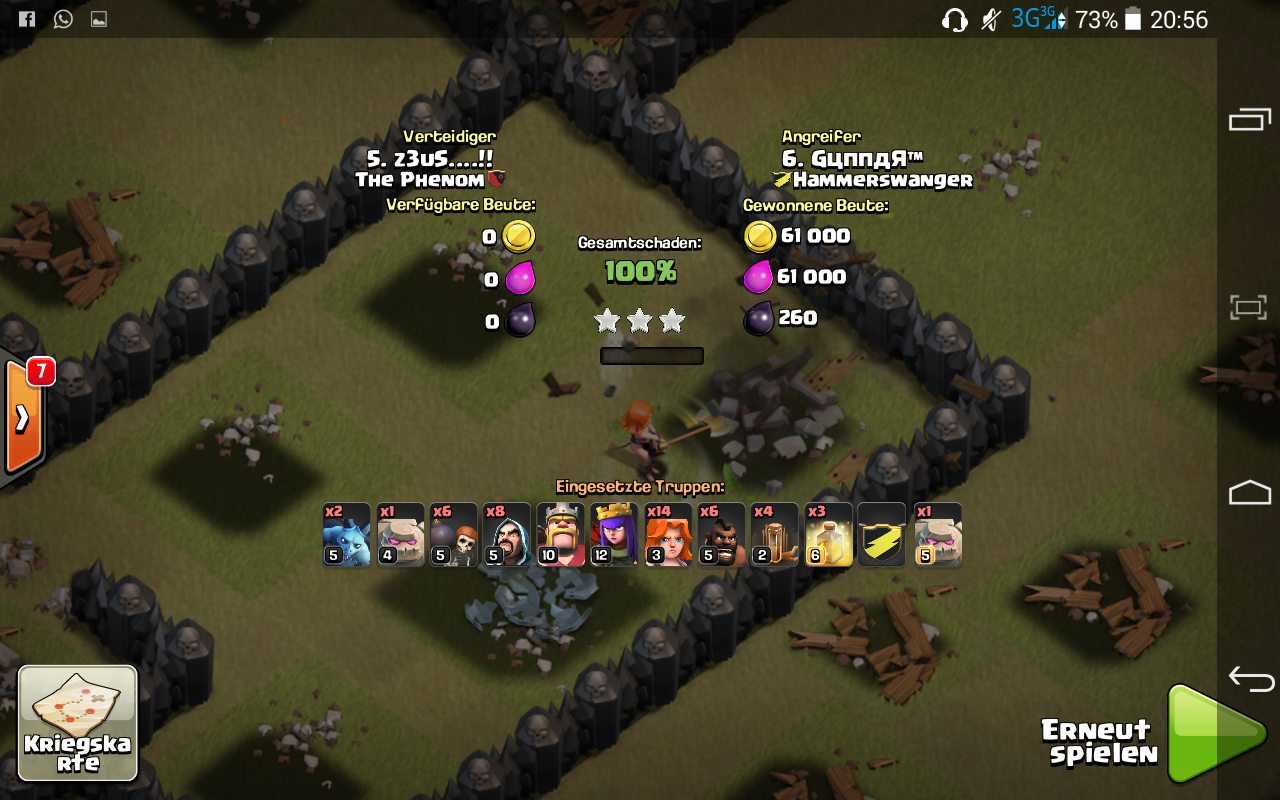Open the Kriegskarte war map
The height and width of the screenshot is (800, 1280).
coord(78,723)
